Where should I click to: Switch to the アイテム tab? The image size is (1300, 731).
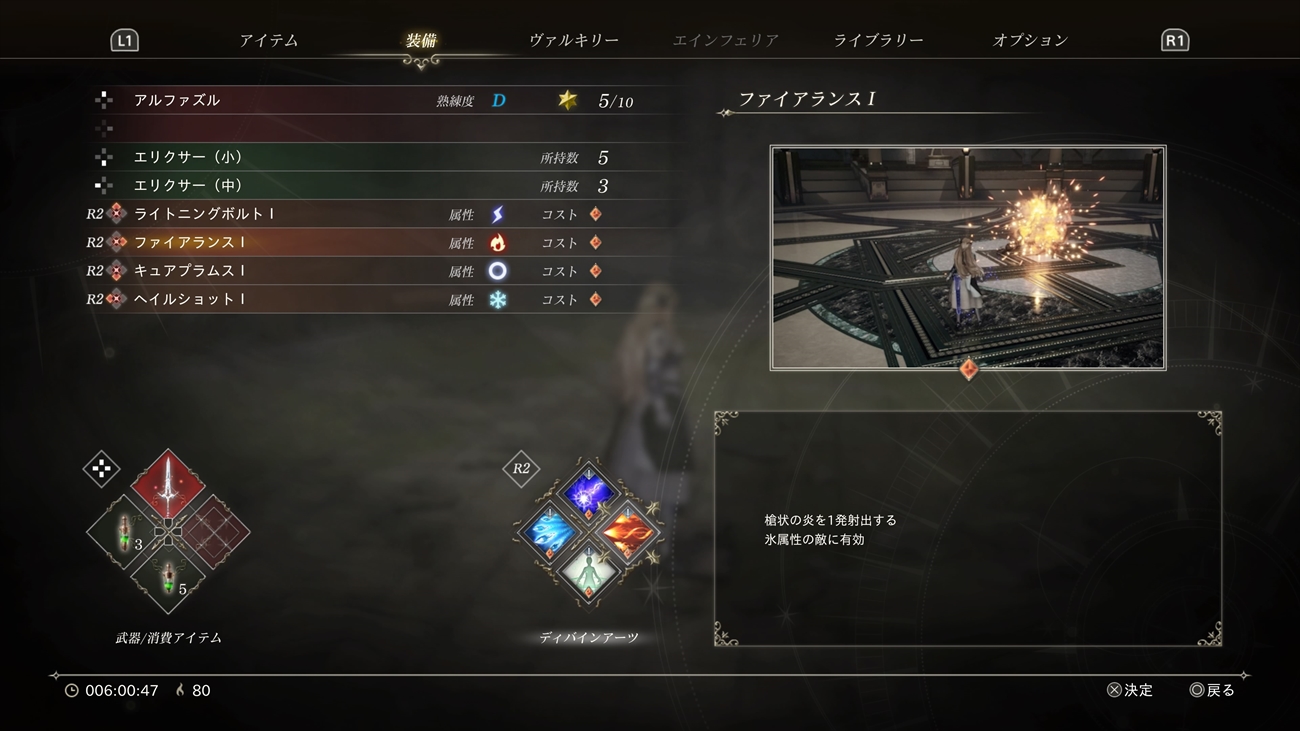[x=268, y=39]
